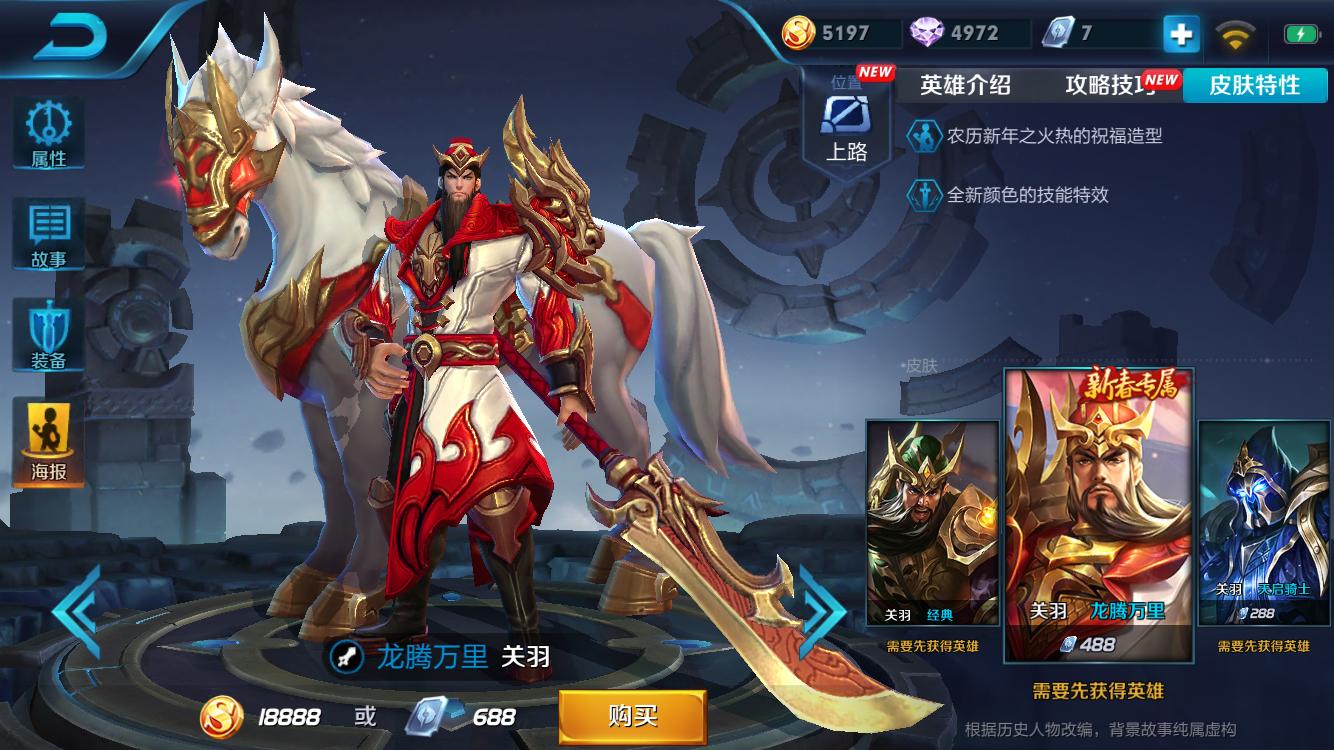Click the skin ticket icon showing 7

[x=1072, y=32]
